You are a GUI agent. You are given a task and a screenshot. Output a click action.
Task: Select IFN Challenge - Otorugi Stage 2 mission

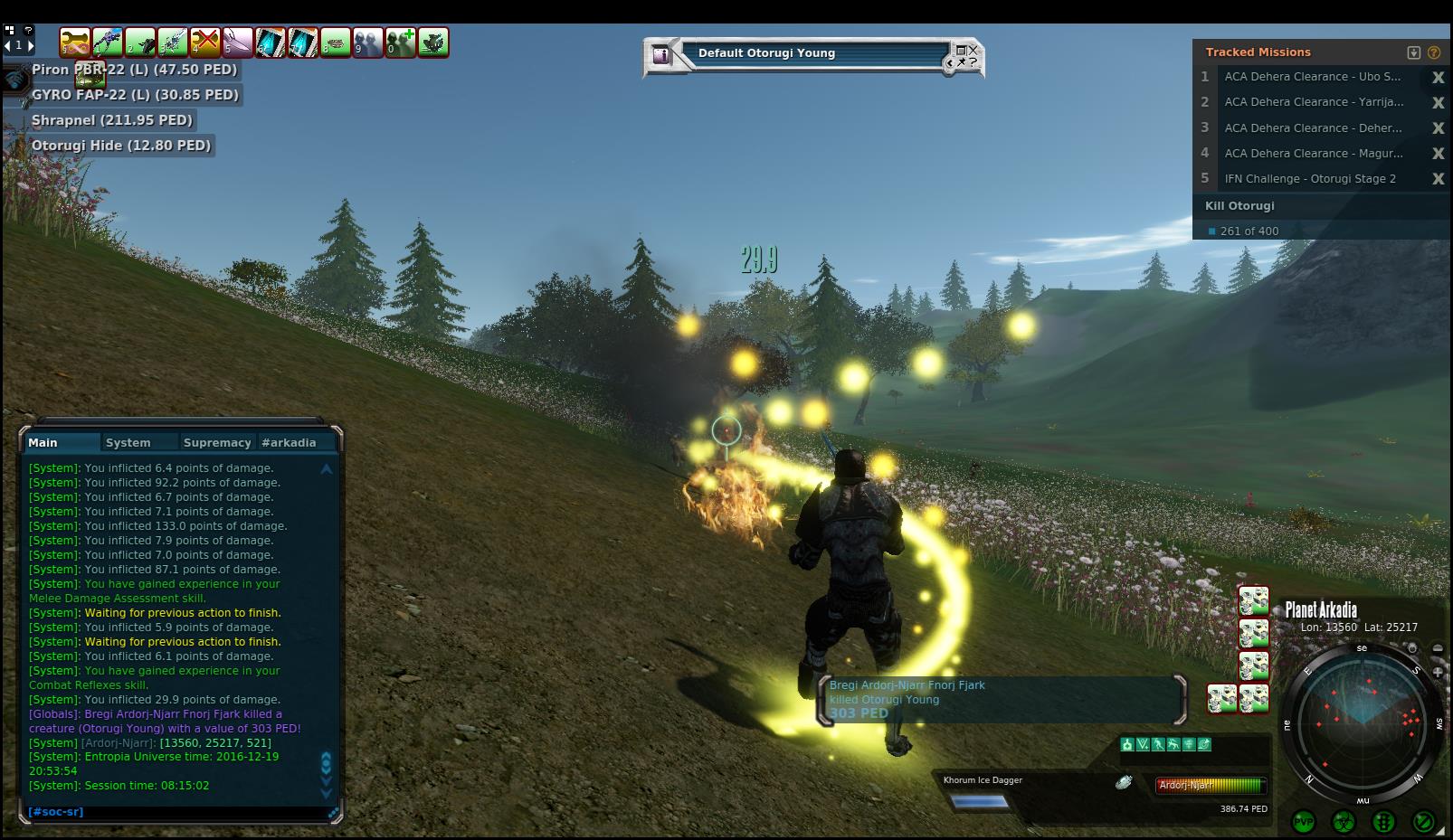pyautogui.click(x=1309, y=179)
